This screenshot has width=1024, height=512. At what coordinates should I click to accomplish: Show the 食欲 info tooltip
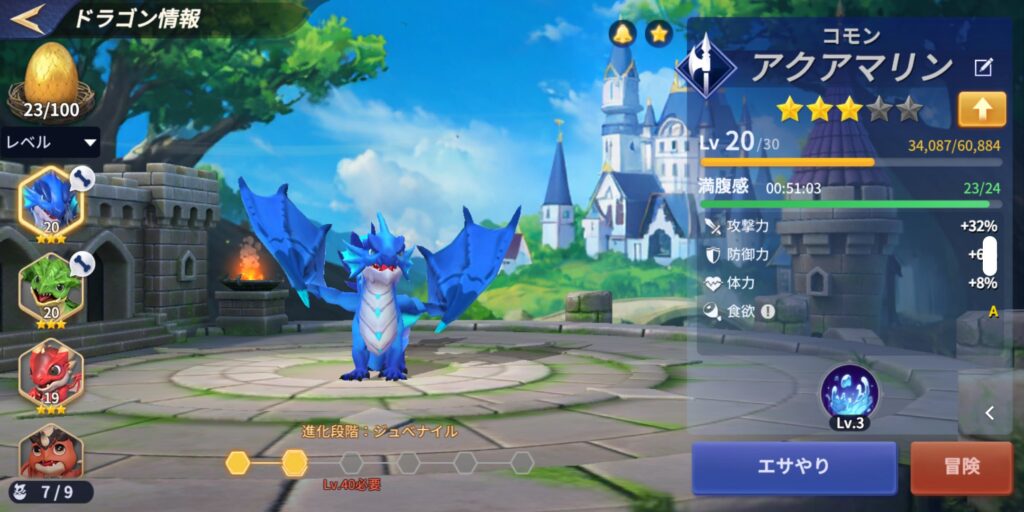[x=768, y=311]
